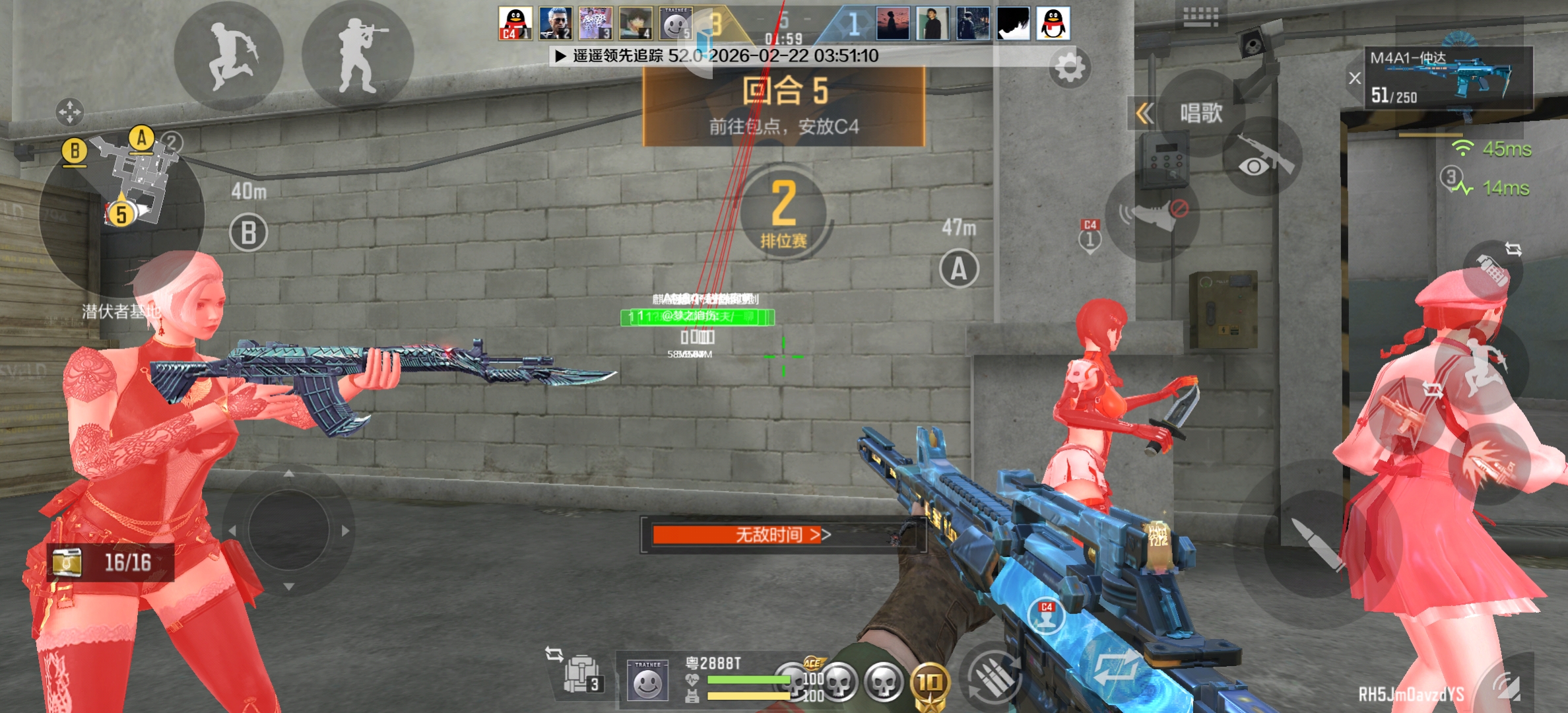1568x713 pixels.
Task: Select the M4A1 weapon slot
Action: (x=1449, y=78)
